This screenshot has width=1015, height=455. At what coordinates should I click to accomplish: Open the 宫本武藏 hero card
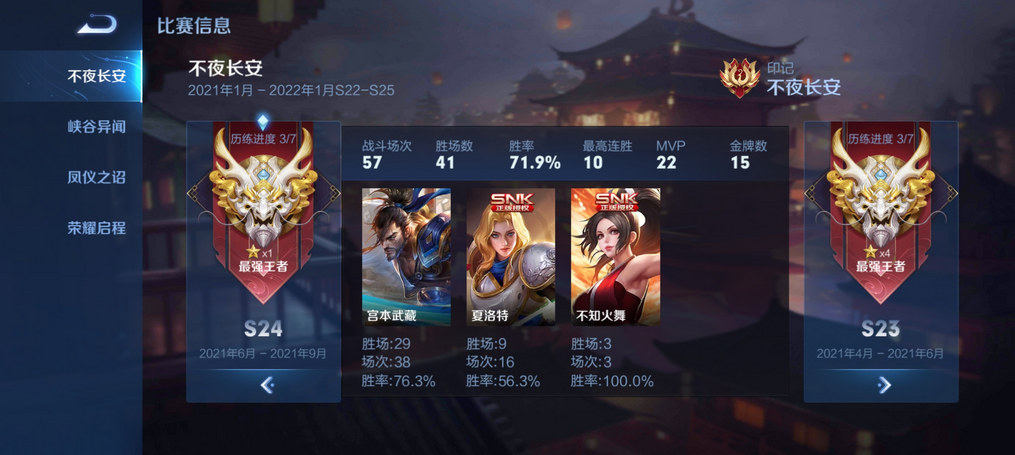click(x=405, y=256)
